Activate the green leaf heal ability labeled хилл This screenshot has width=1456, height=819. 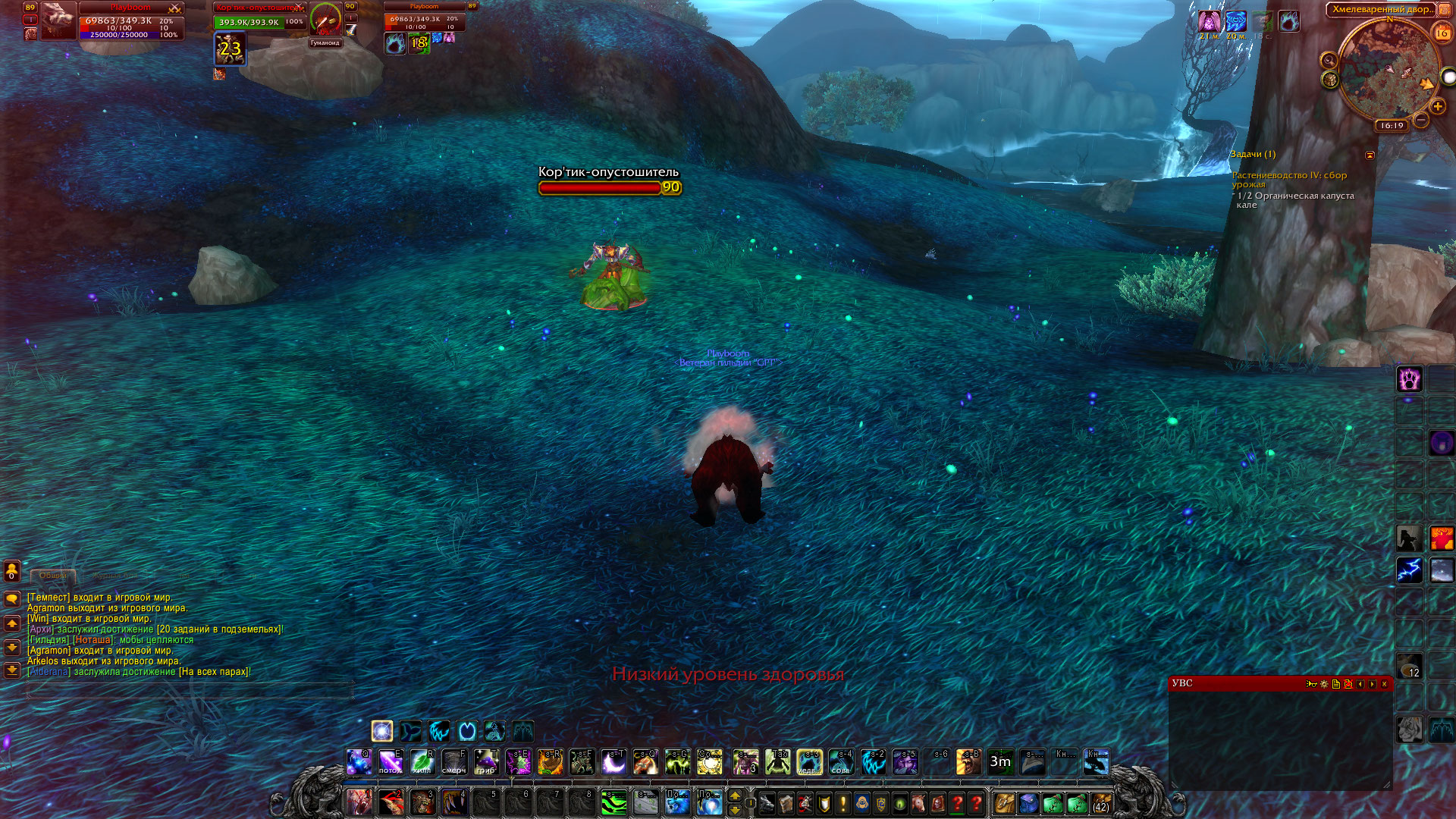click(x=422, y=761)
